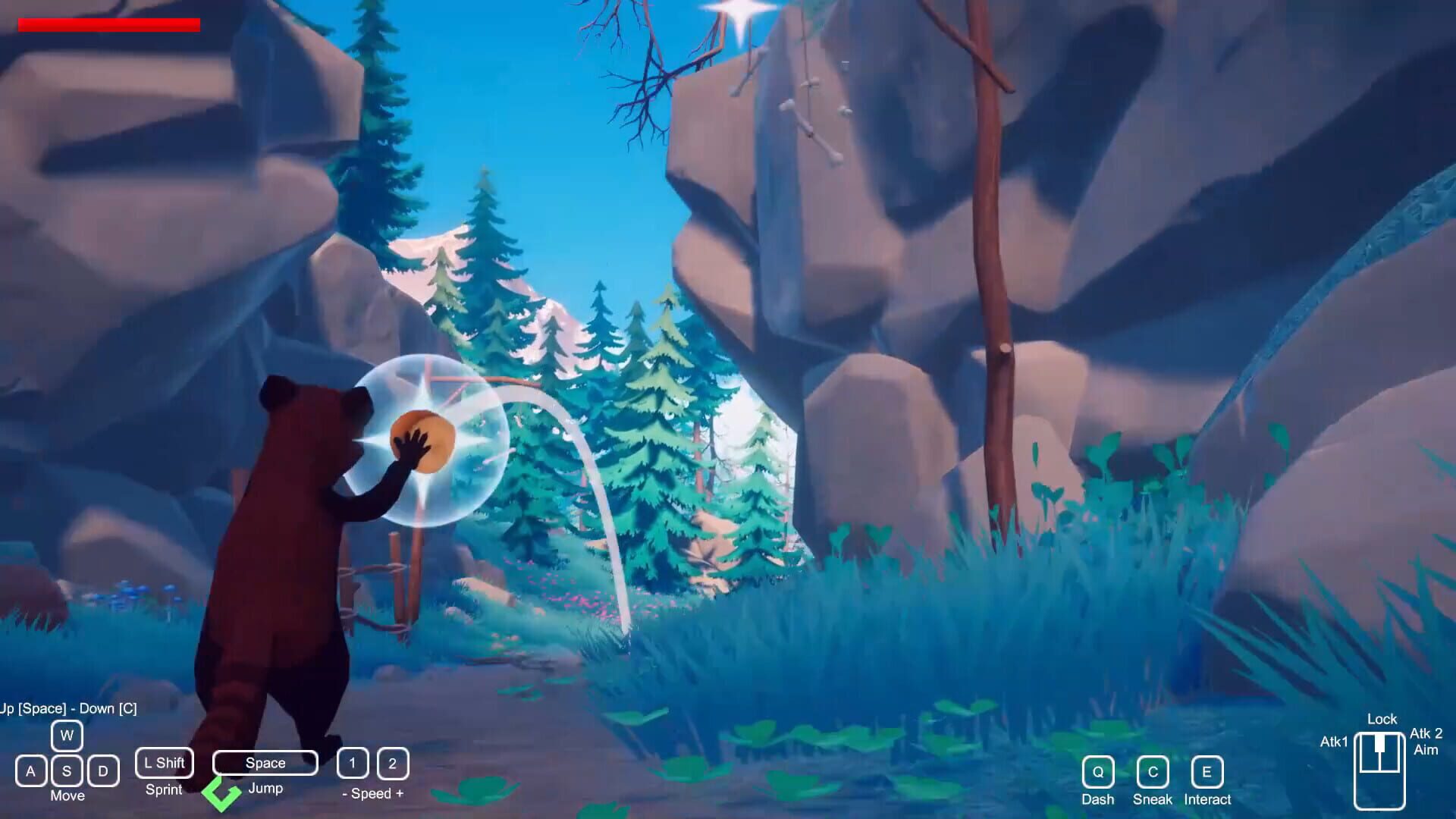Activate the Q Dash ability icon

(1097, 773)
